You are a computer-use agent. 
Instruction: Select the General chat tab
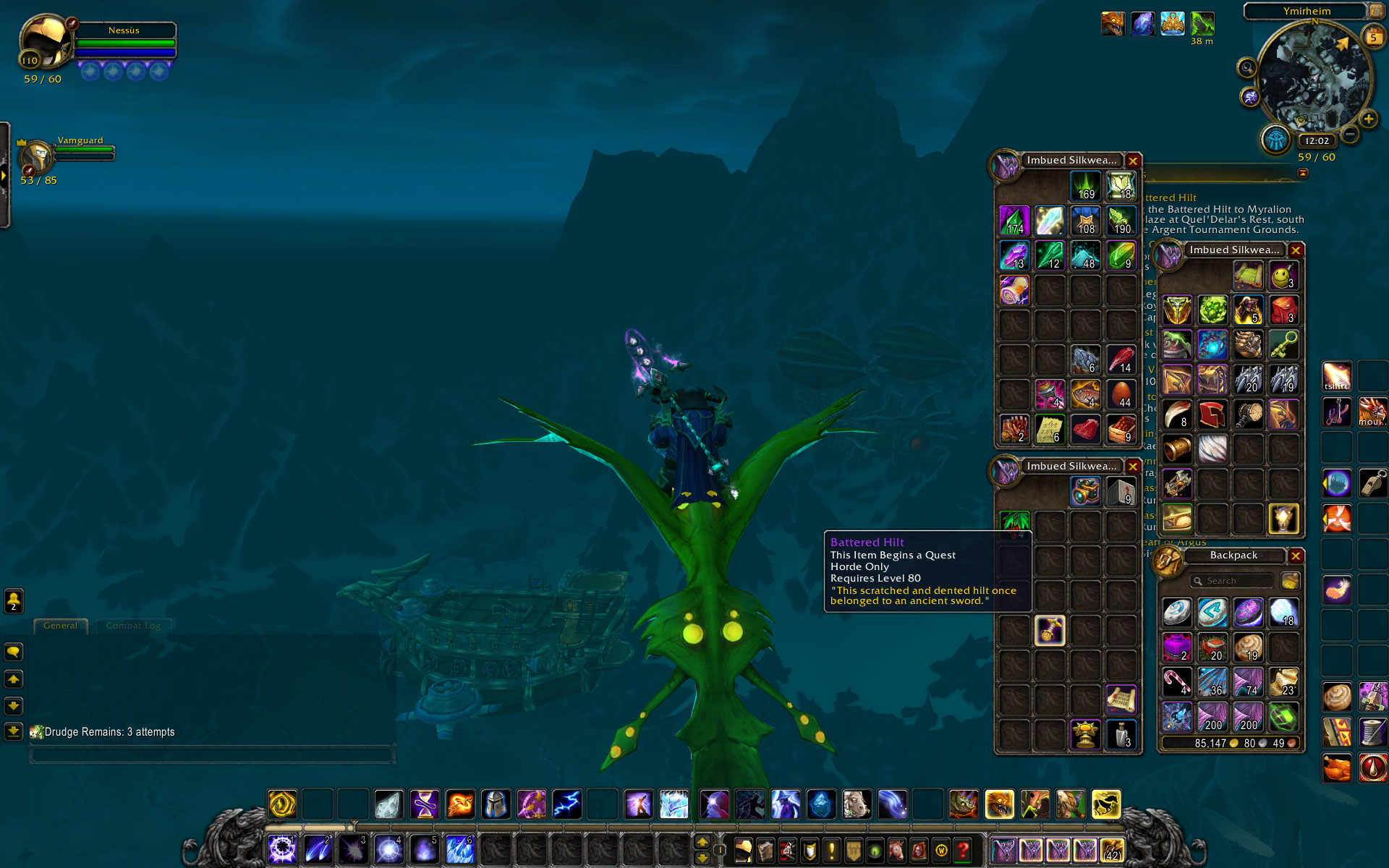[60, 626]
